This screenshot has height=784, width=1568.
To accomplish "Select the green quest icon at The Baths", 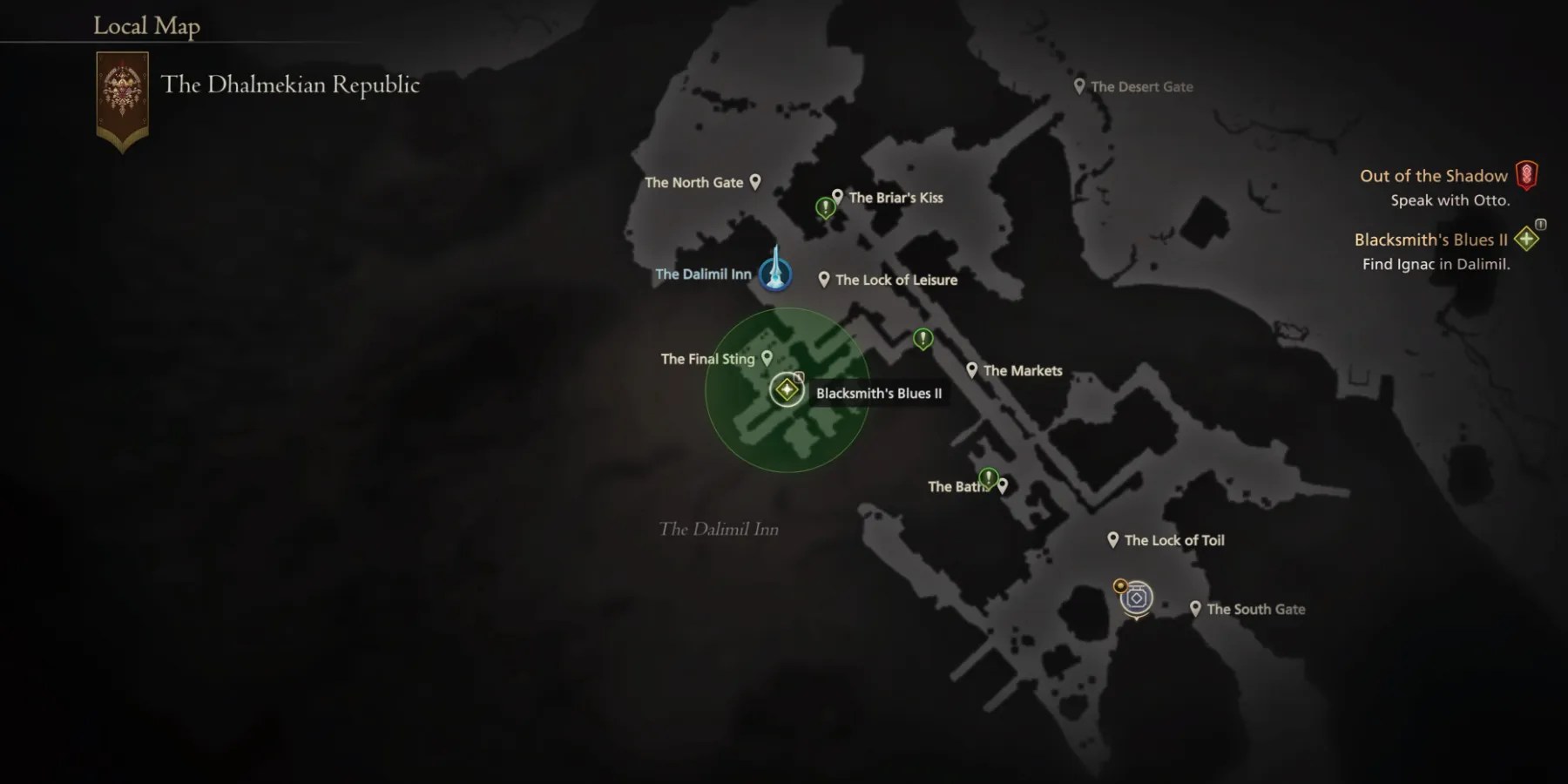I will pos(988,477).
